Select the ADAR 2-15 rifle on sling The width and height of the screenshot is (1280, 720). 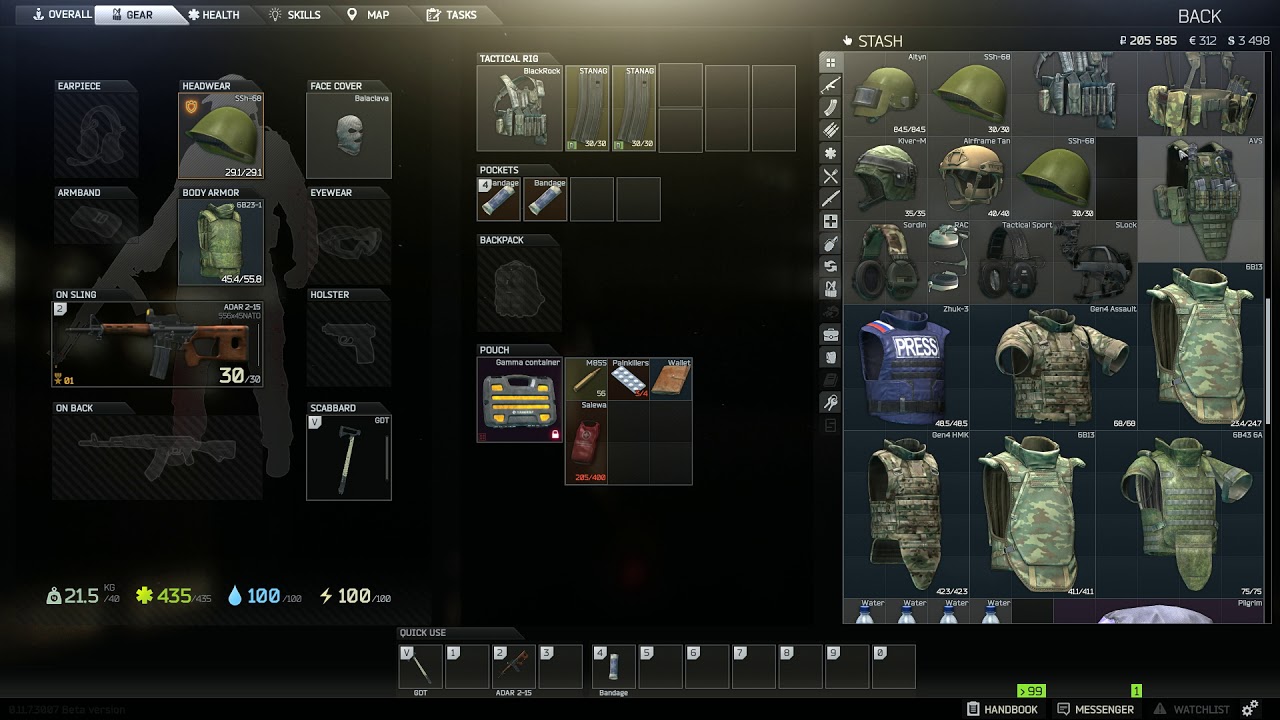157,344
